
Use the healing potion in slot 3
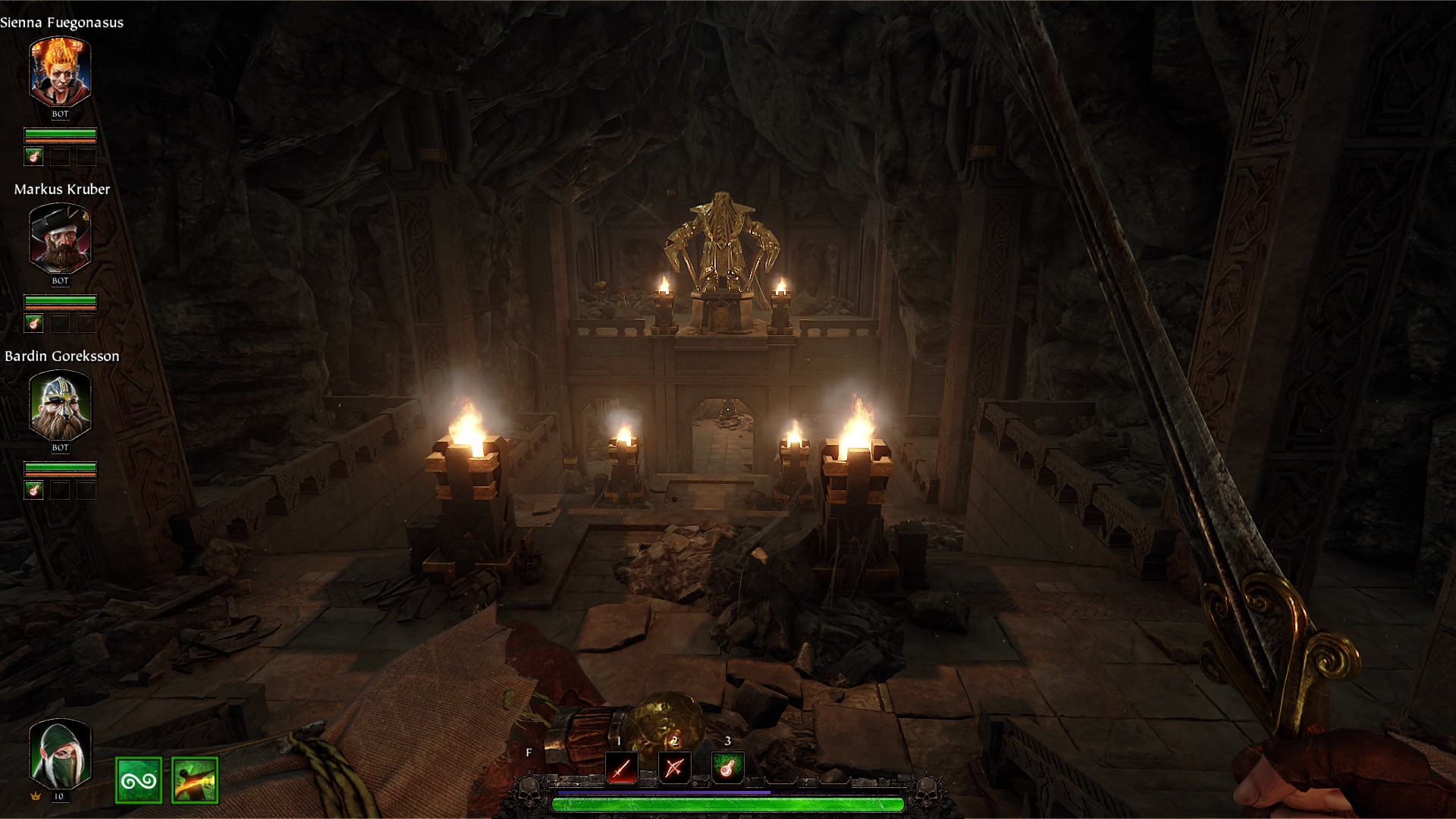click(727, 768)
